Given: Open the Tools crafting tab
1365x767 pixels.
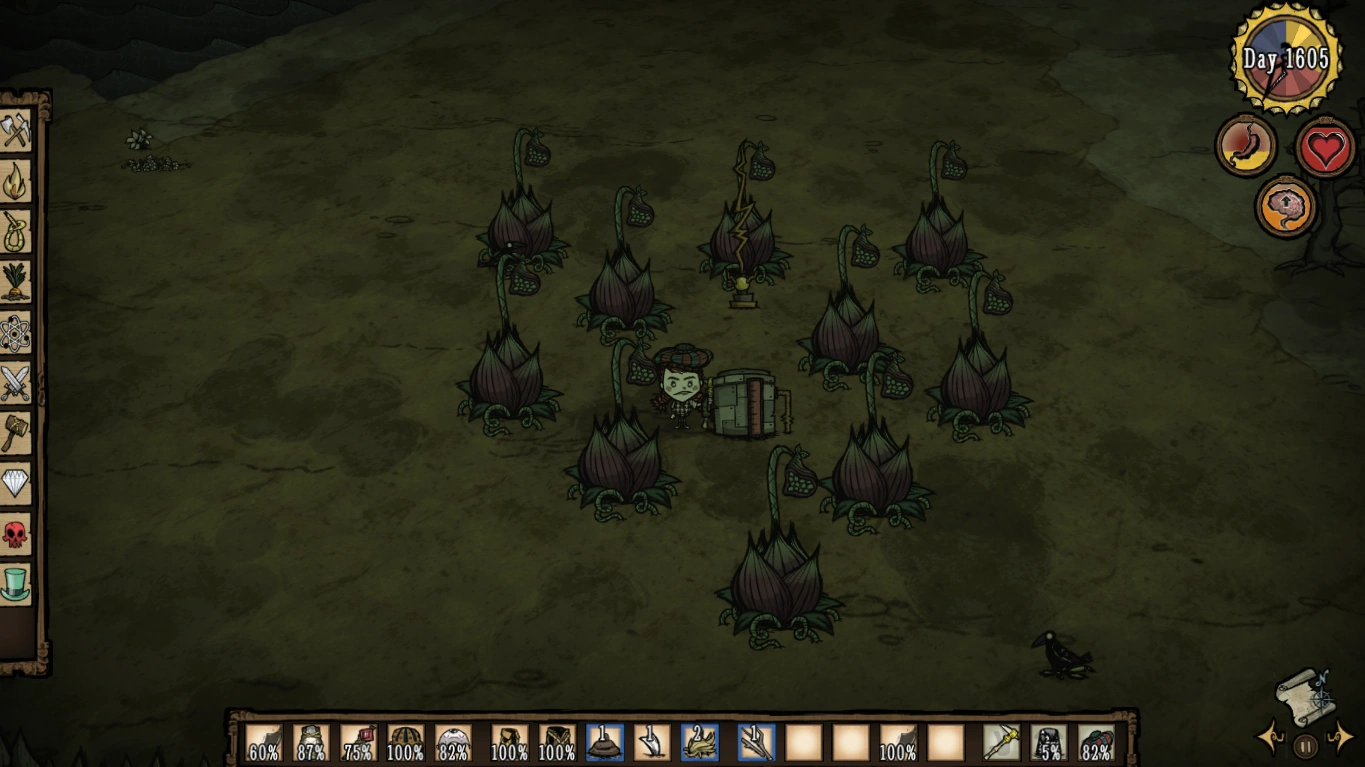Looking at the screenshot, I should 16,132.
